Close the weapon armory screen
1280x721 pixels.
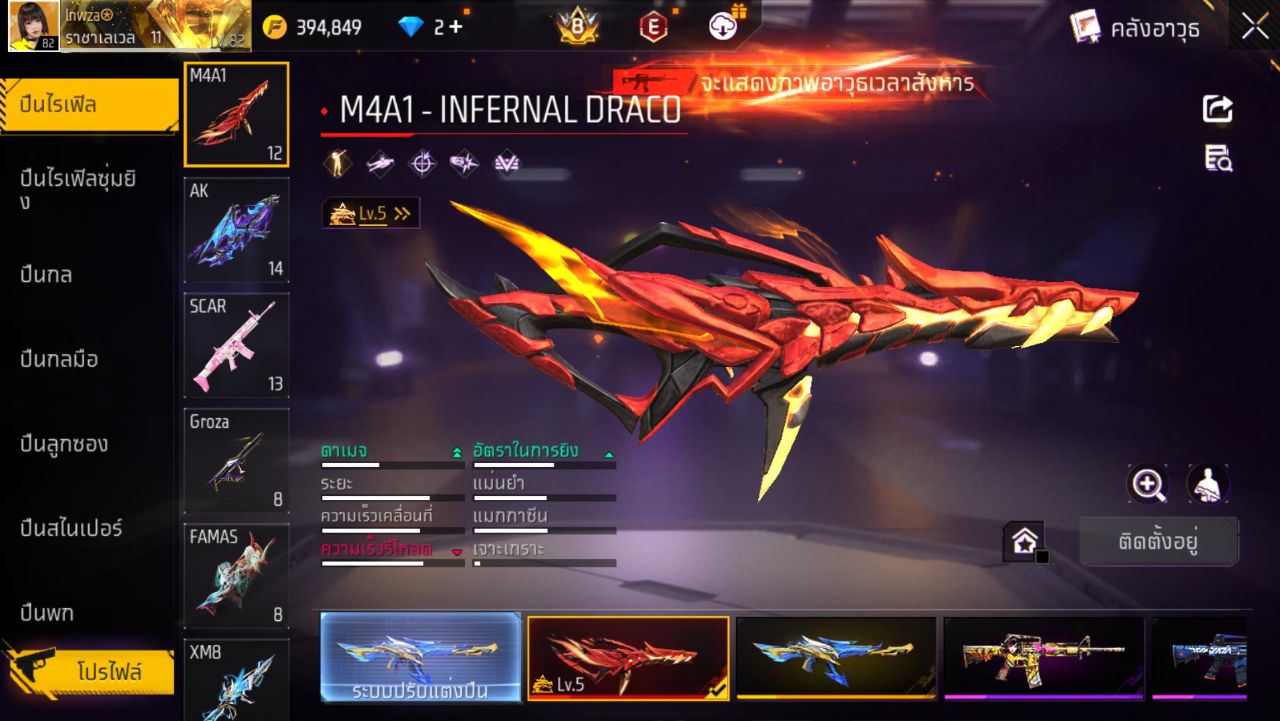point(1255,27)
